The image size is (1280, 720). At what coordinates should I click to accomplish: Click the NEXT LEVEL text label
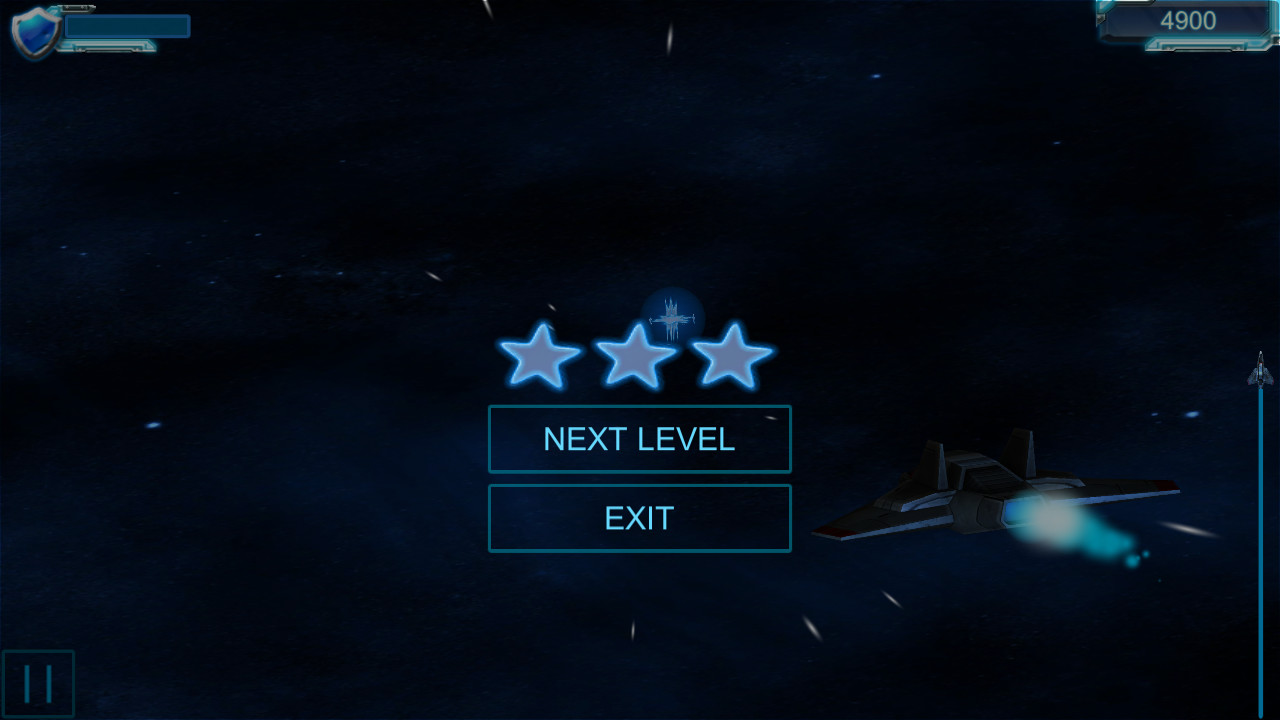639,438
